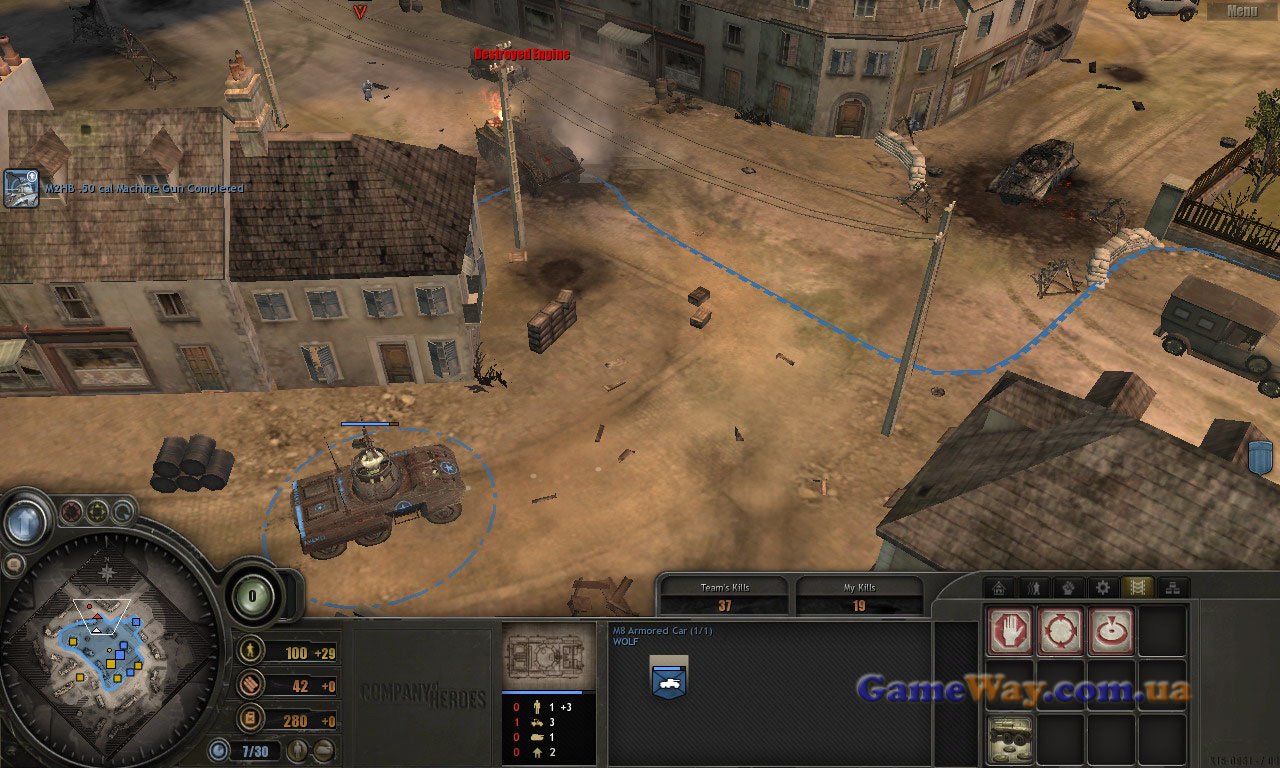Use the red target-circle ground attack command
This screenshot has height=768, width=1280.
click(x=1111, y=631)
